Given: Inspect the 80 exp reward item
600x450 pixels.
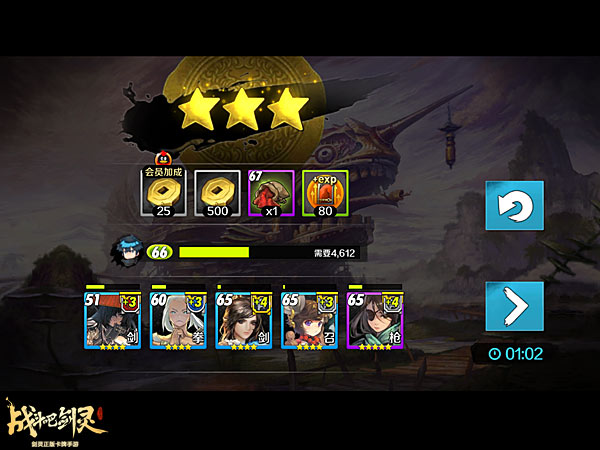Looking at the screenshot, I should 323,193.
